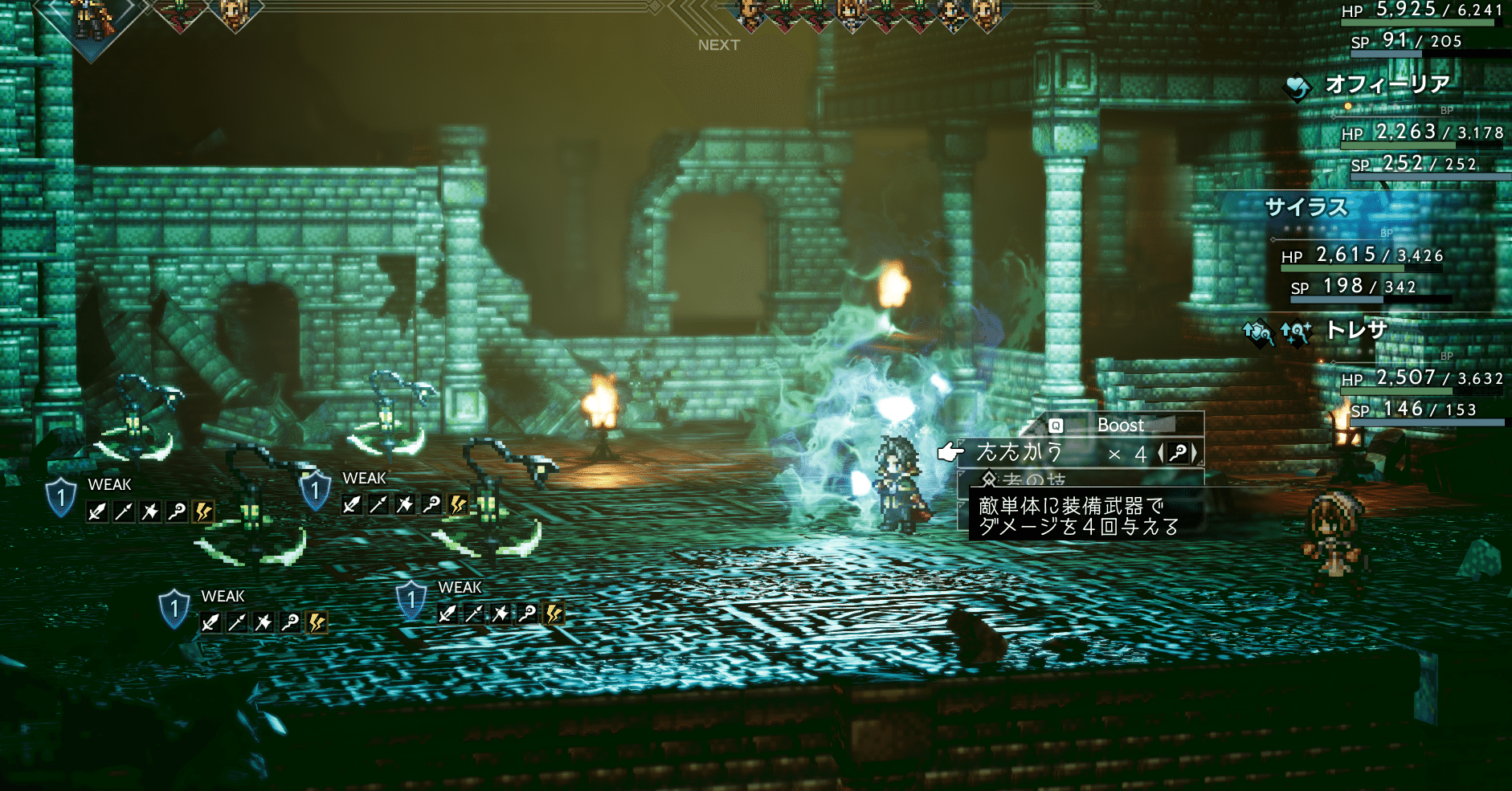Image resolution: width=1512 pixels, height=791 pixels.
Task: Toggle Boost via the Q key indicator
Action: 1056,426
